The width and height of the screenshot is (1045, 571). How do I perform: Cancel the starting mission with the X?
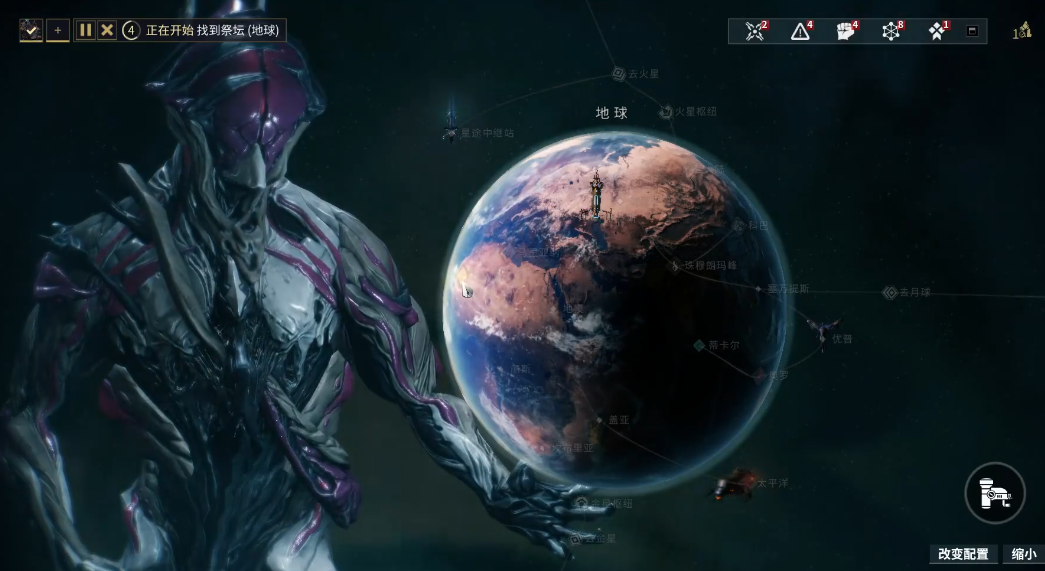107,30
